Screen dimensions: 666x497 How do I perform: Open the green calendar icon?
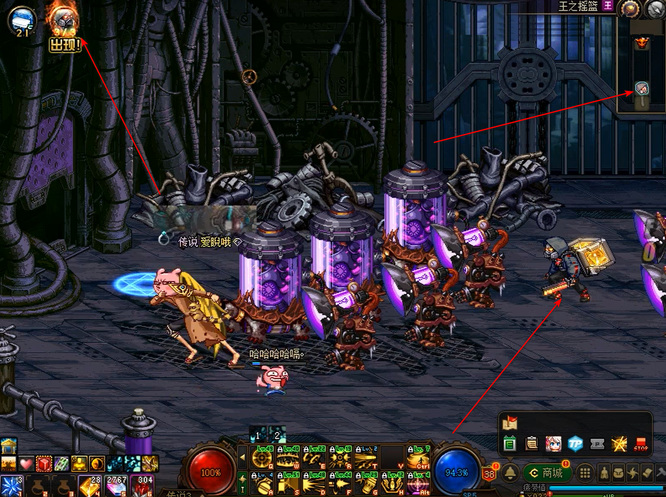[510, 443]
